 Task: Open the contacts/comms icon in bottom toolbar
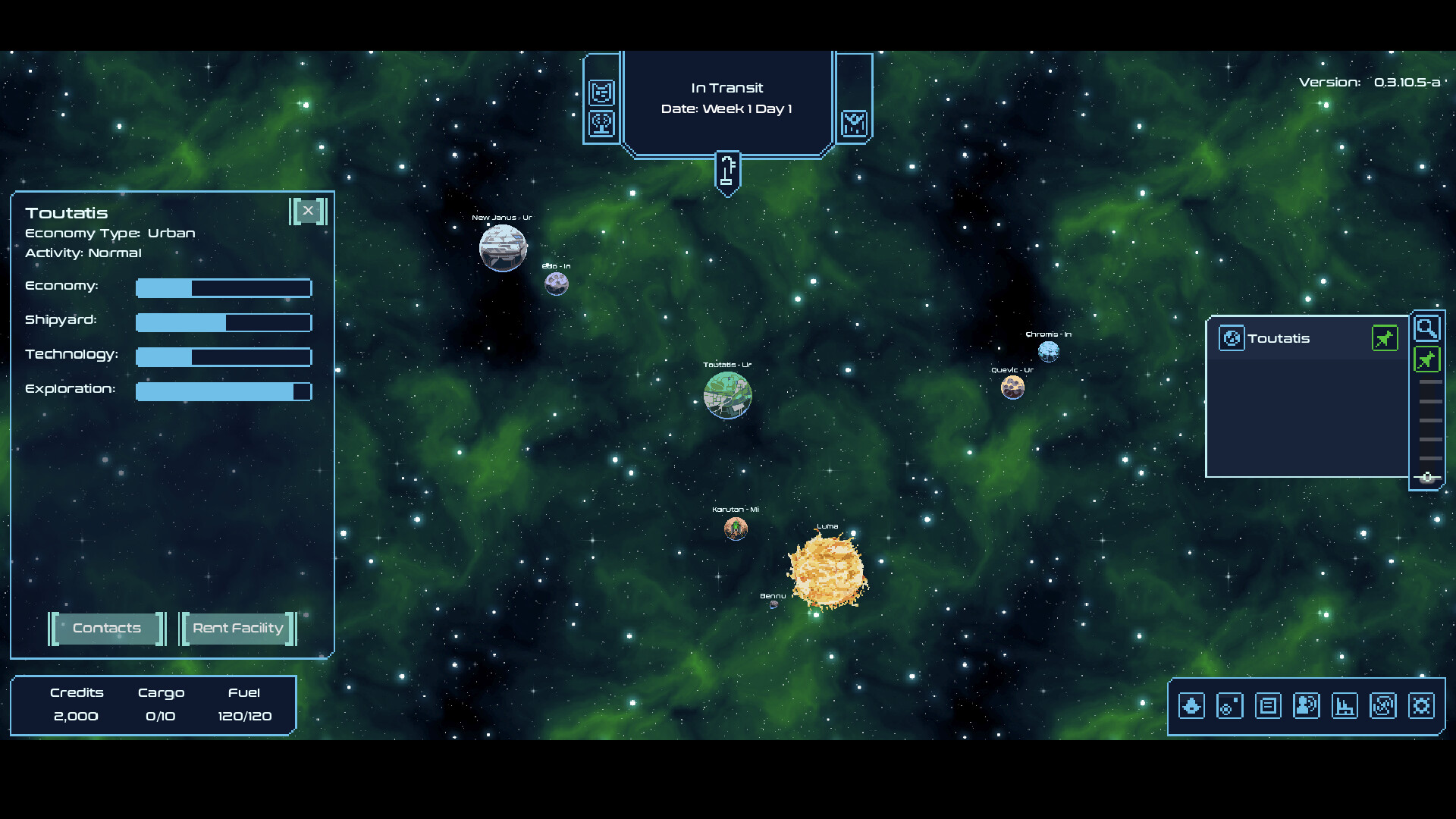pyautogui.click(x=1307, y=705)
